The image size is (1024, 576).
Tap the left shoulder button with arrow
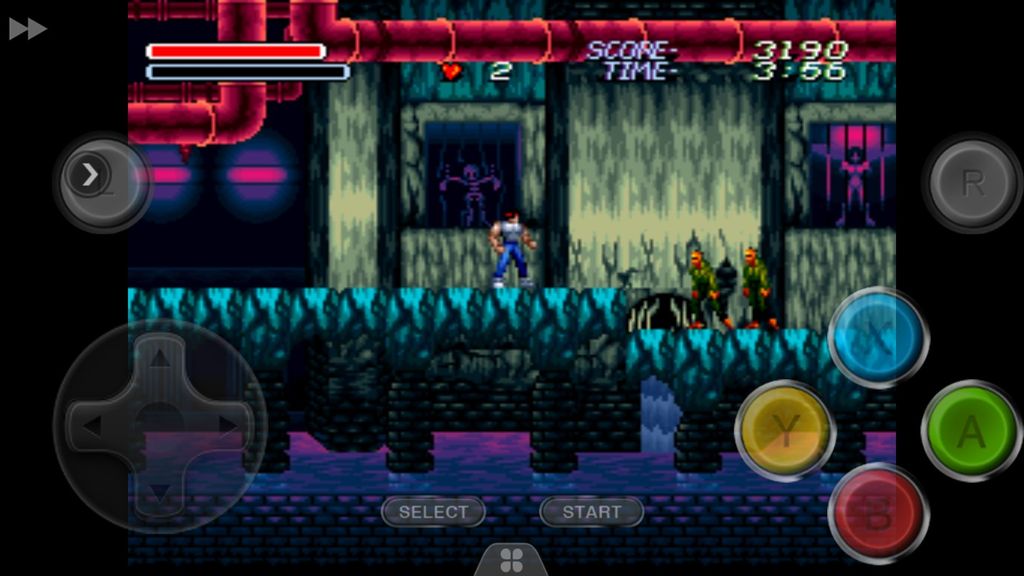tap(95, 178)
